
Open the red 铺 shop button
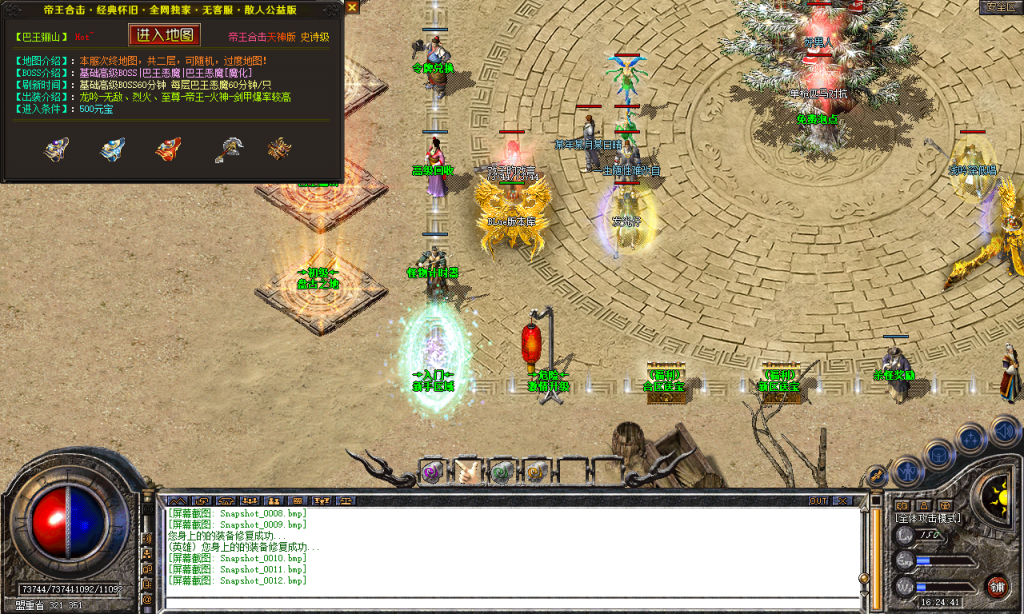click(x=996, y=586)
